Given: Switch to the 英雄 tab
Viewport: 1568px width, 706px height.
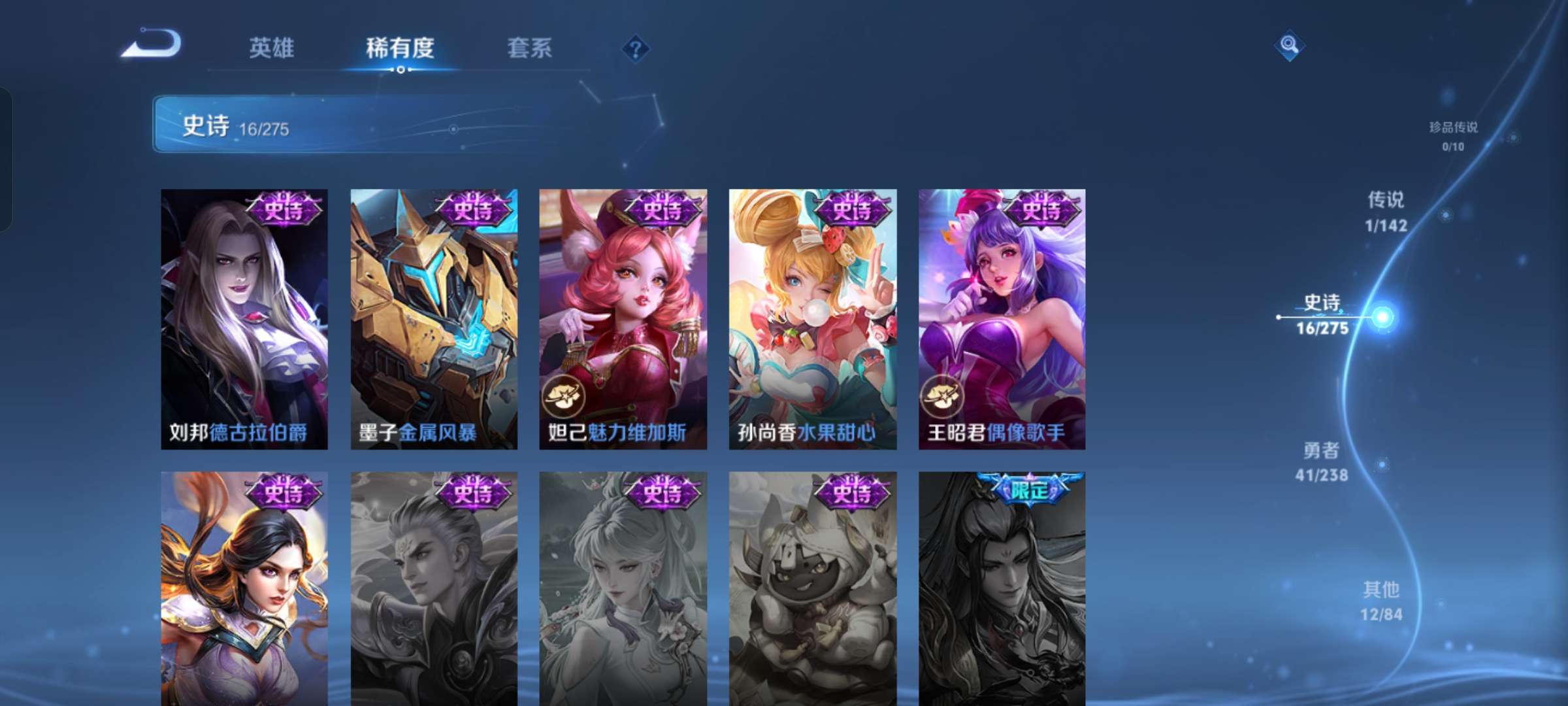Looking at the screenshot, I should 272,48.
